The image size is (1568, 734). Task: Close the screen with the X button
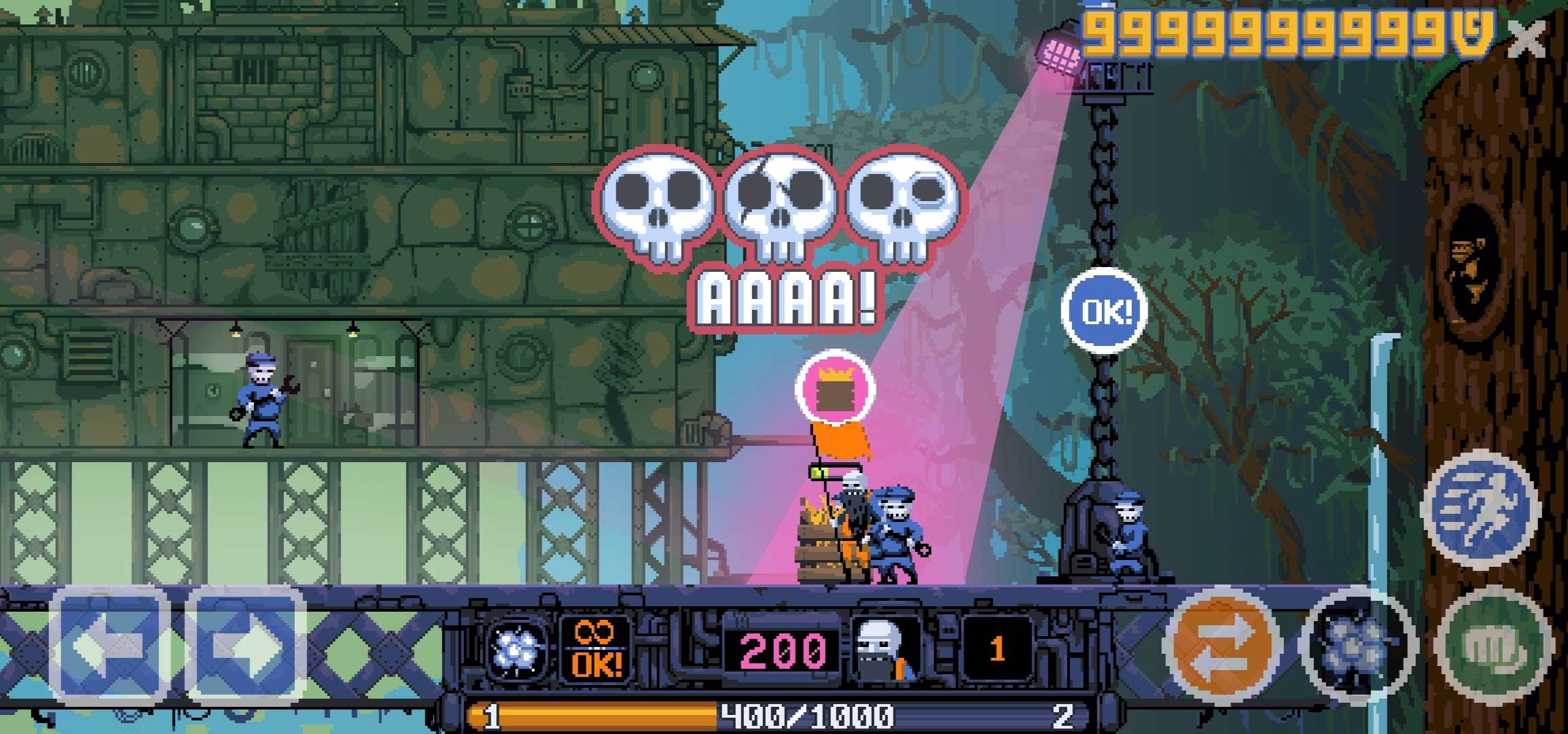click(x=1527, y=39)
